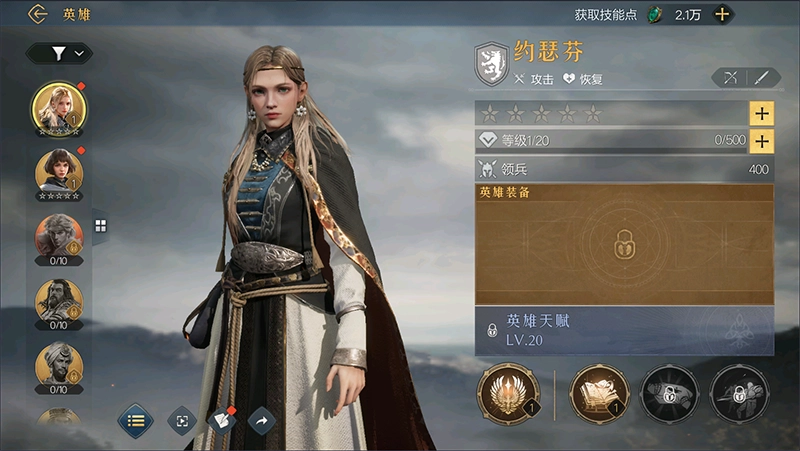
Task: Select the winged emblem skill icon
Action: click(509, 393)
